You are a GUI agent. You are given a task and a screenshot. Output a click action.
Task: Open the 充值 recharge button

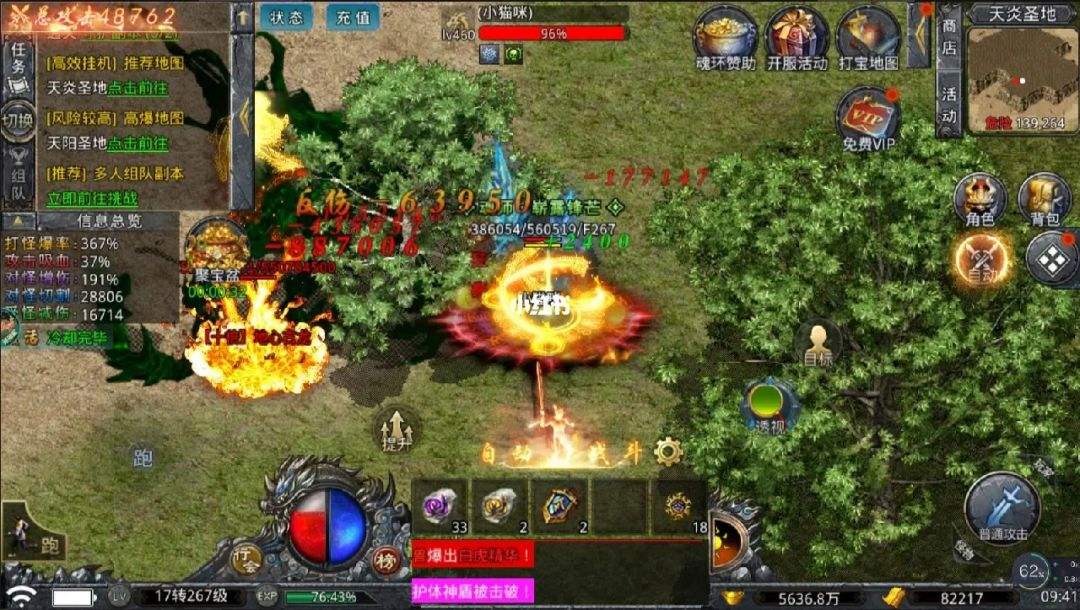(x=352, y=18)
